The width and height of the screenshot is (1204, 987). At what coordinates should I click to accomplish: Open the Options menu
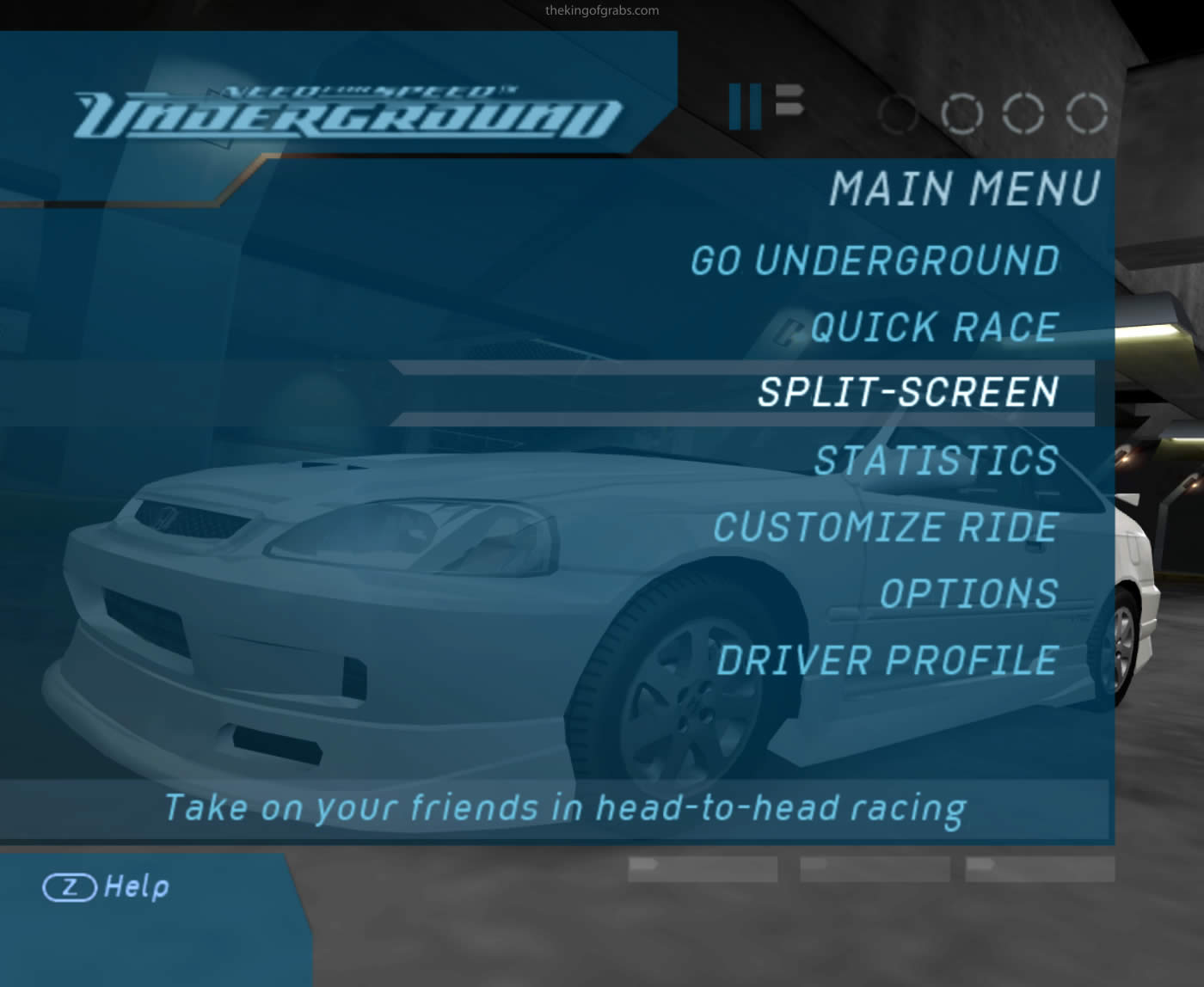pos(968,593)
